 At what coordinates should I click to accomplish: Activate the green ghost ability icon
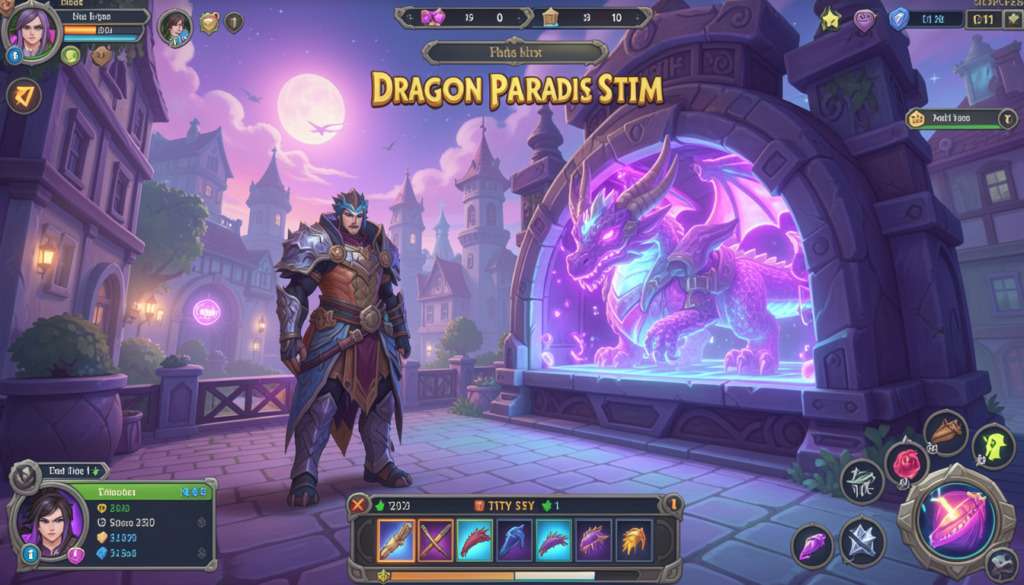(994, 445)
